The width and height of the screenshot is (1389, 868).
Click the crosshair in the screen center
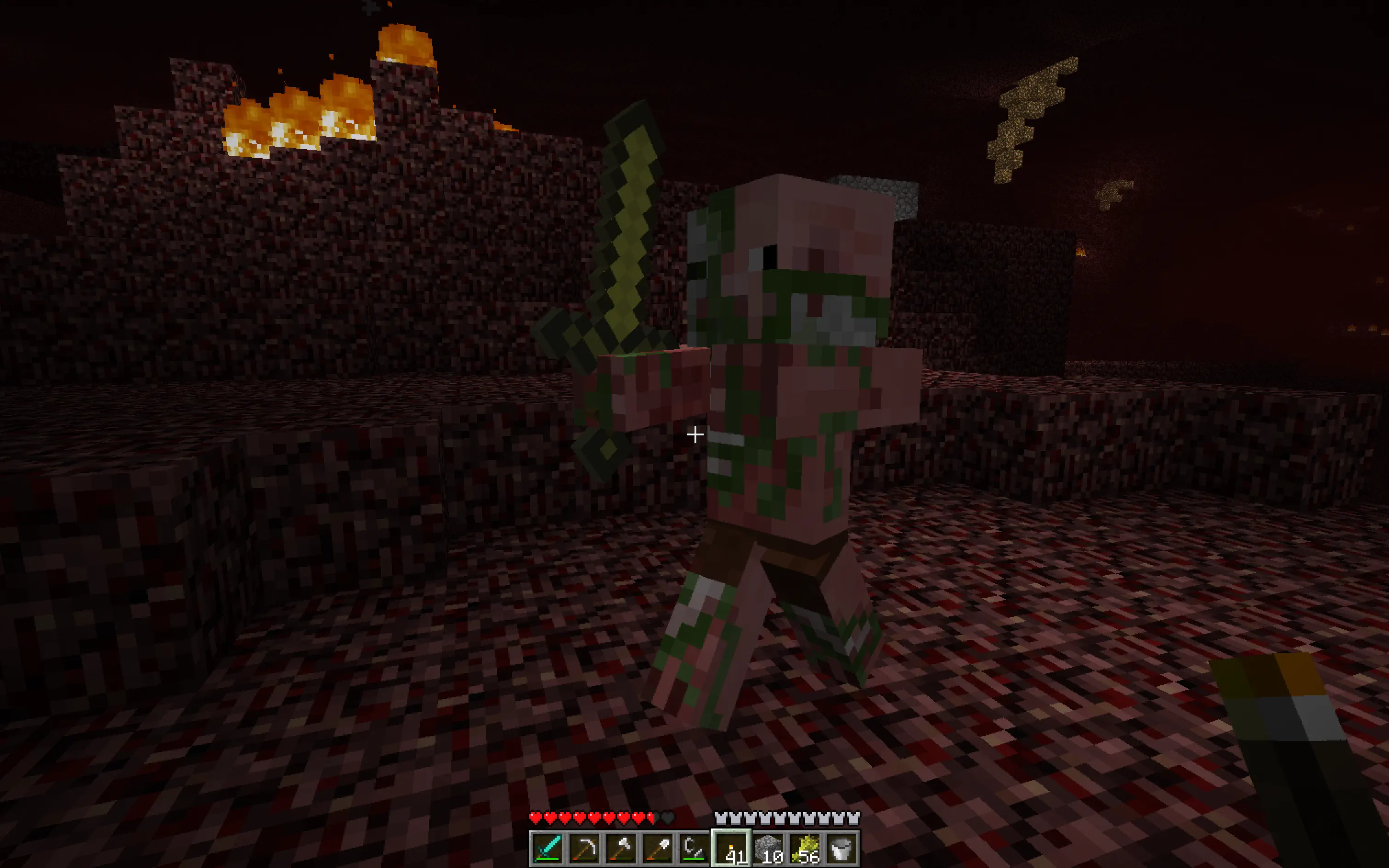pyautogui.click(x=694, y=435)
